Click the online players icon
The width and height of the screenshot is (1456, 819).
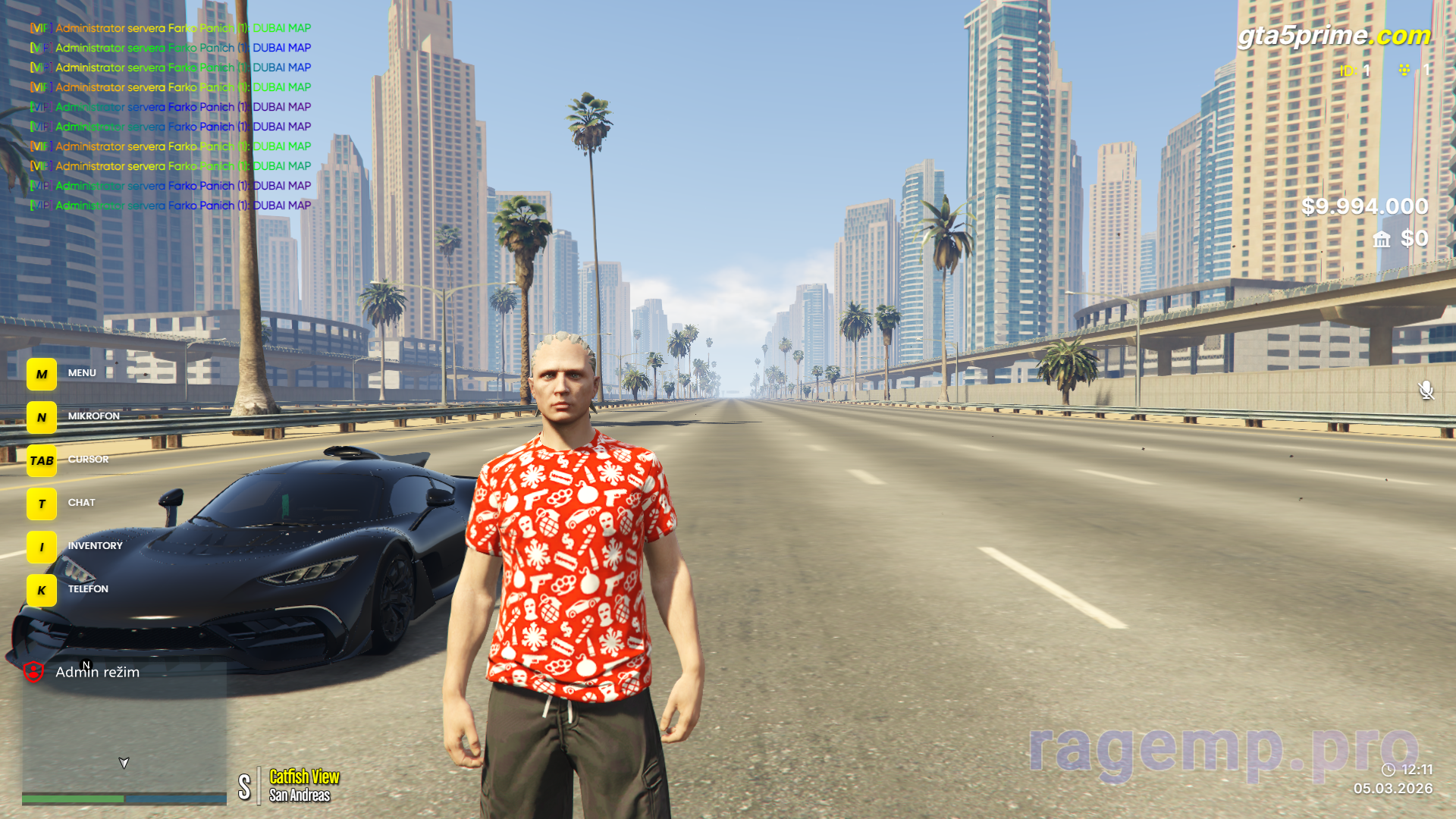pos(1404,71)
